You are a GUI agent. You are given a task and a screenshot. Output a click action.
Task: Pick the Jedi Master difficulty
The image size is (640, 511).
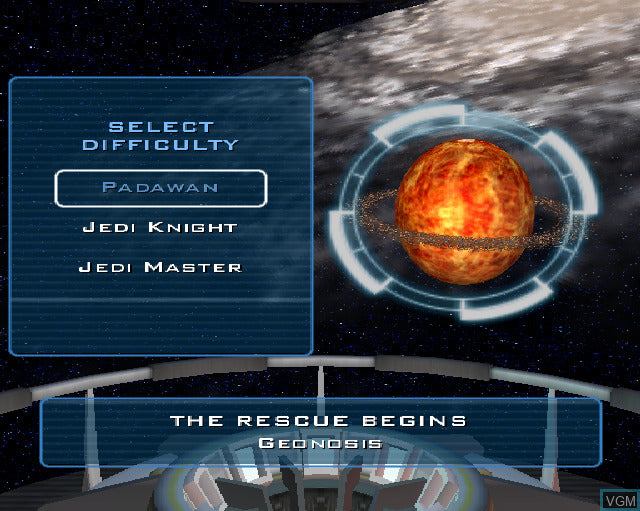[160, 268]
